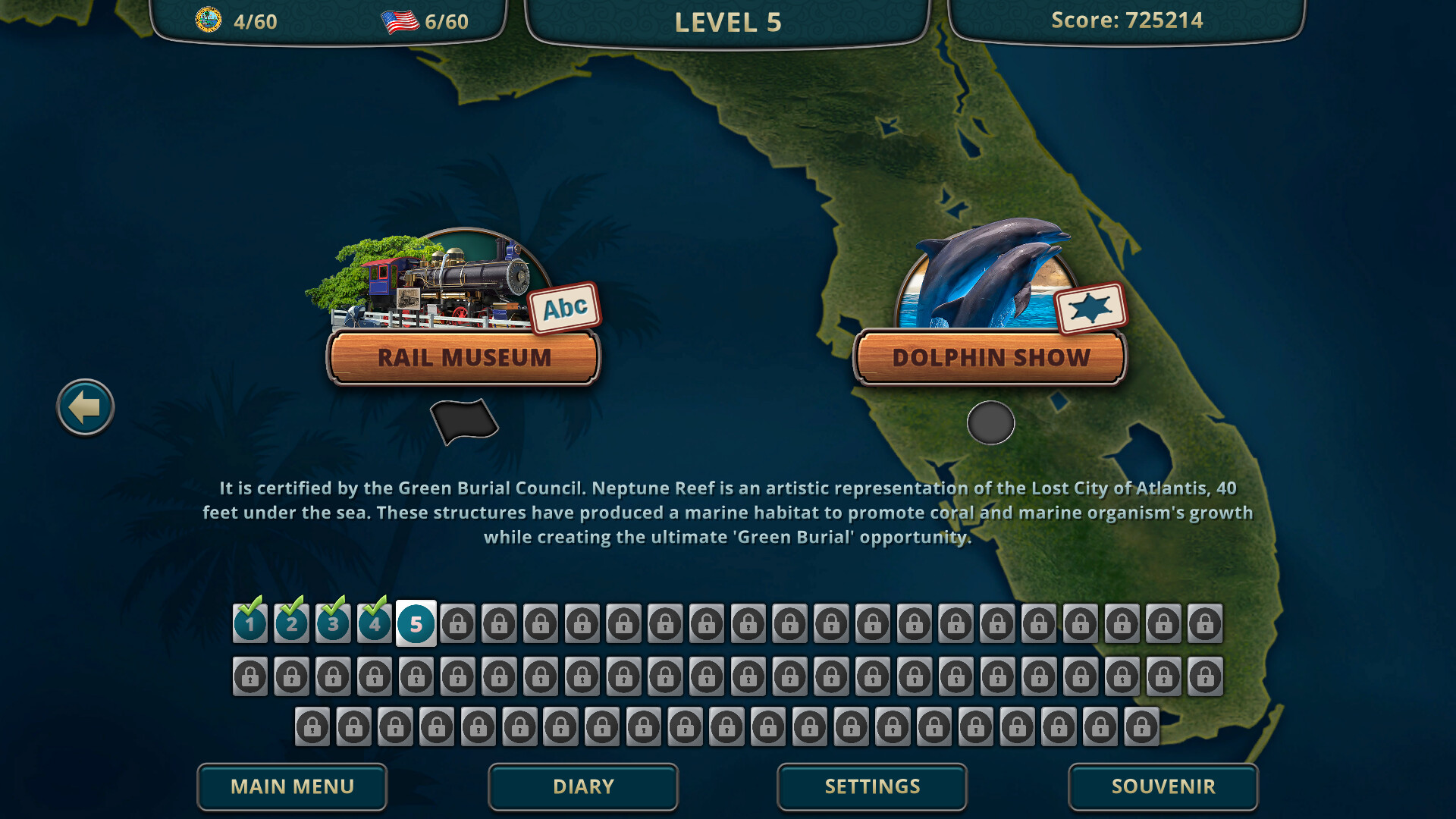Select the Abc word-puzzle badge on Rail Museum

coord(563,306)
